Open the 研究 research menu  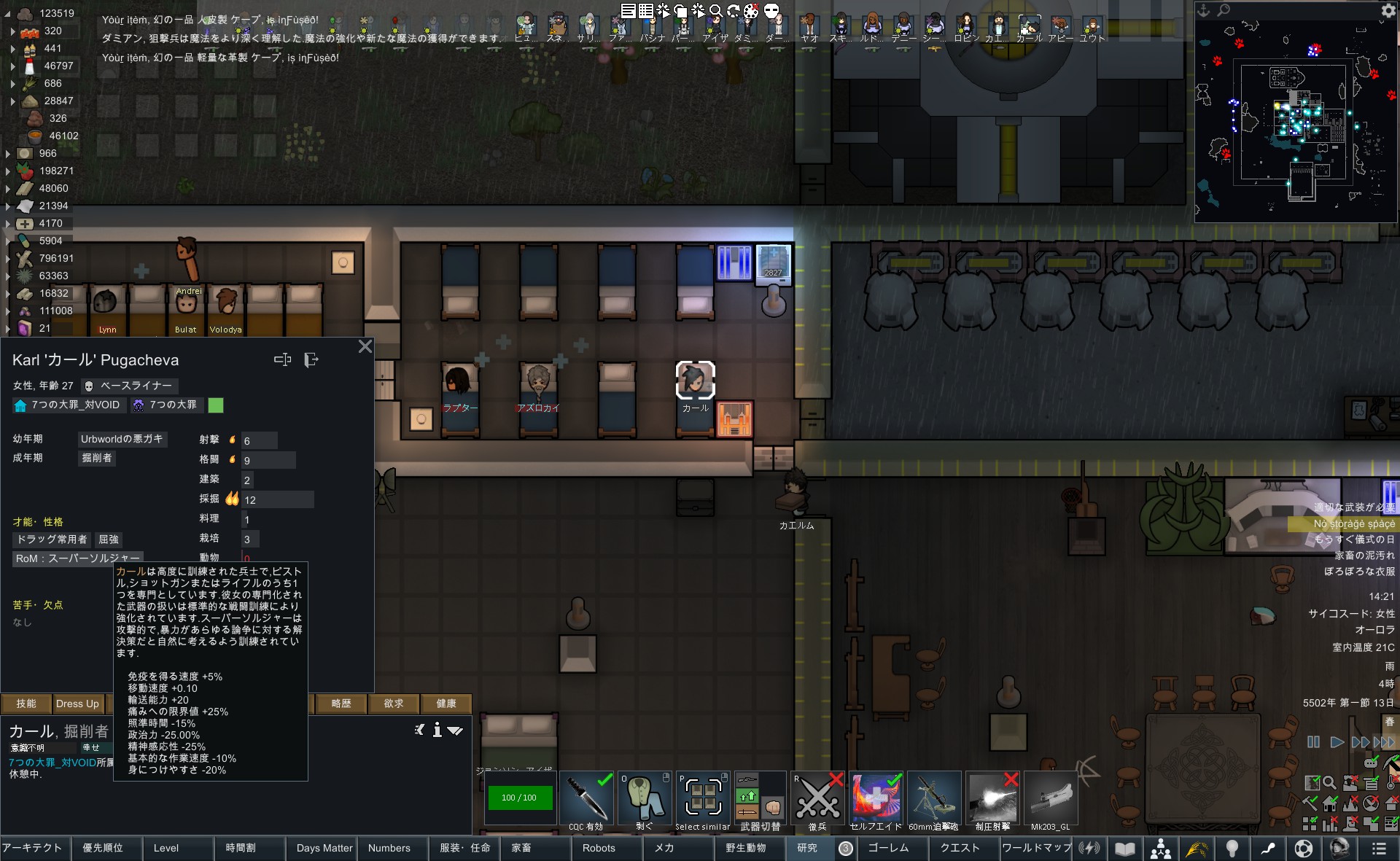[x=806, y=848]
